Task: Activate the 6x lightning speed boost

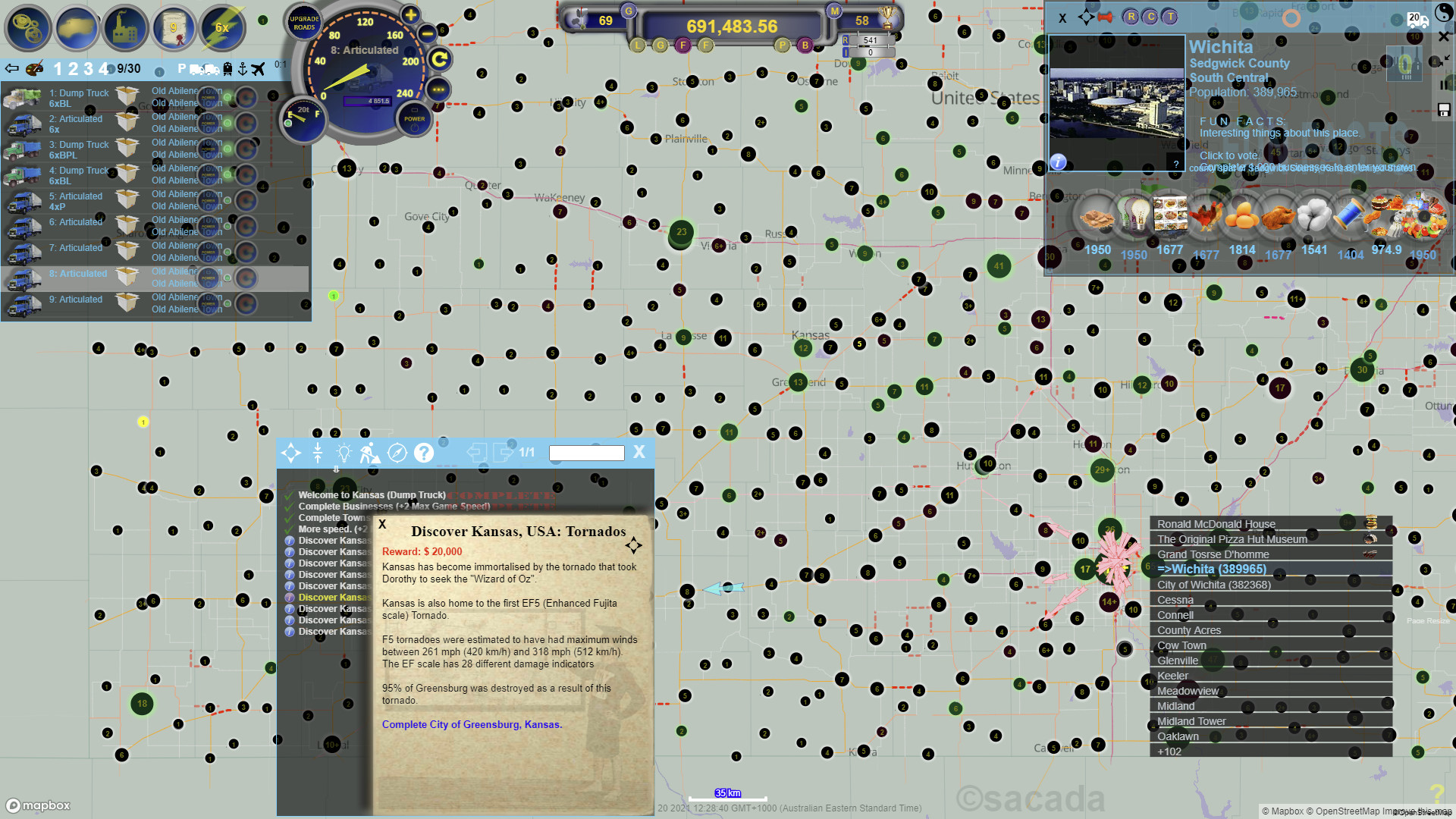Action: click(221, 28)
